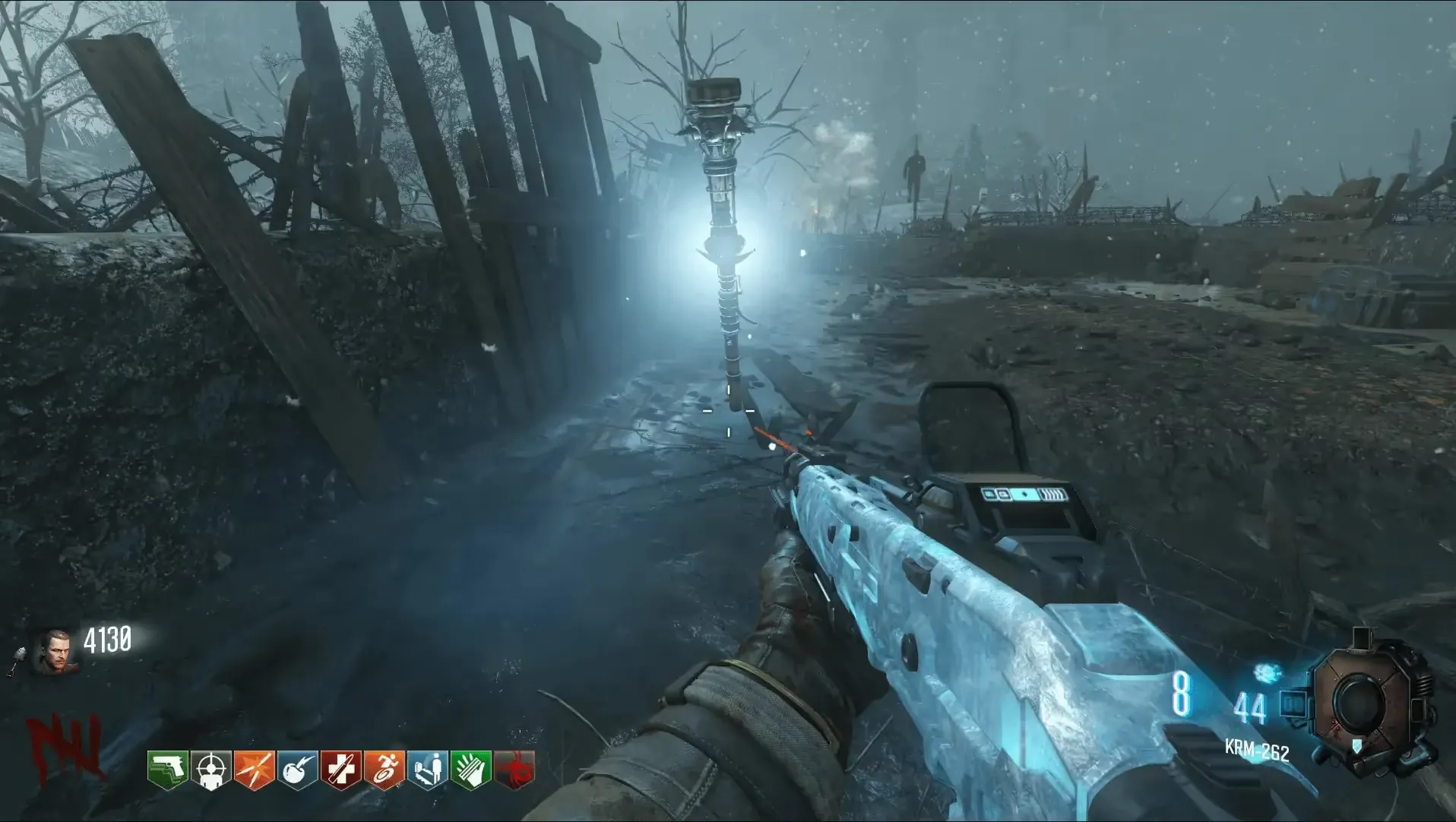
Task: Select the blue Quick Revive perk icon
Action: [x=427, y=770]
